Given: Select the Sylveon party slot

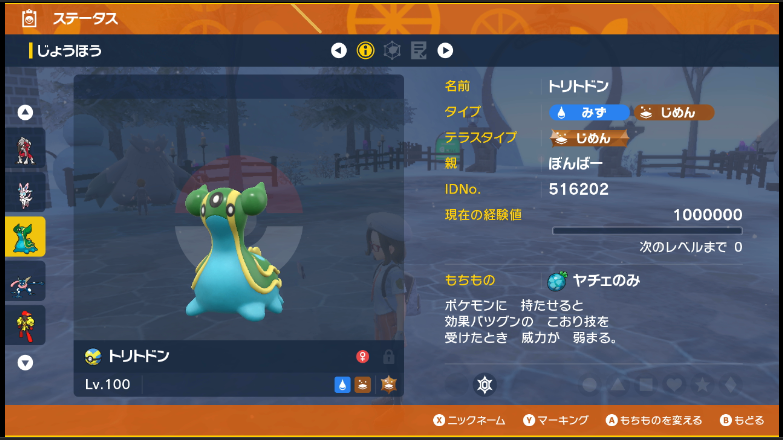Looking at the screenshot, I should coord(25,193).
